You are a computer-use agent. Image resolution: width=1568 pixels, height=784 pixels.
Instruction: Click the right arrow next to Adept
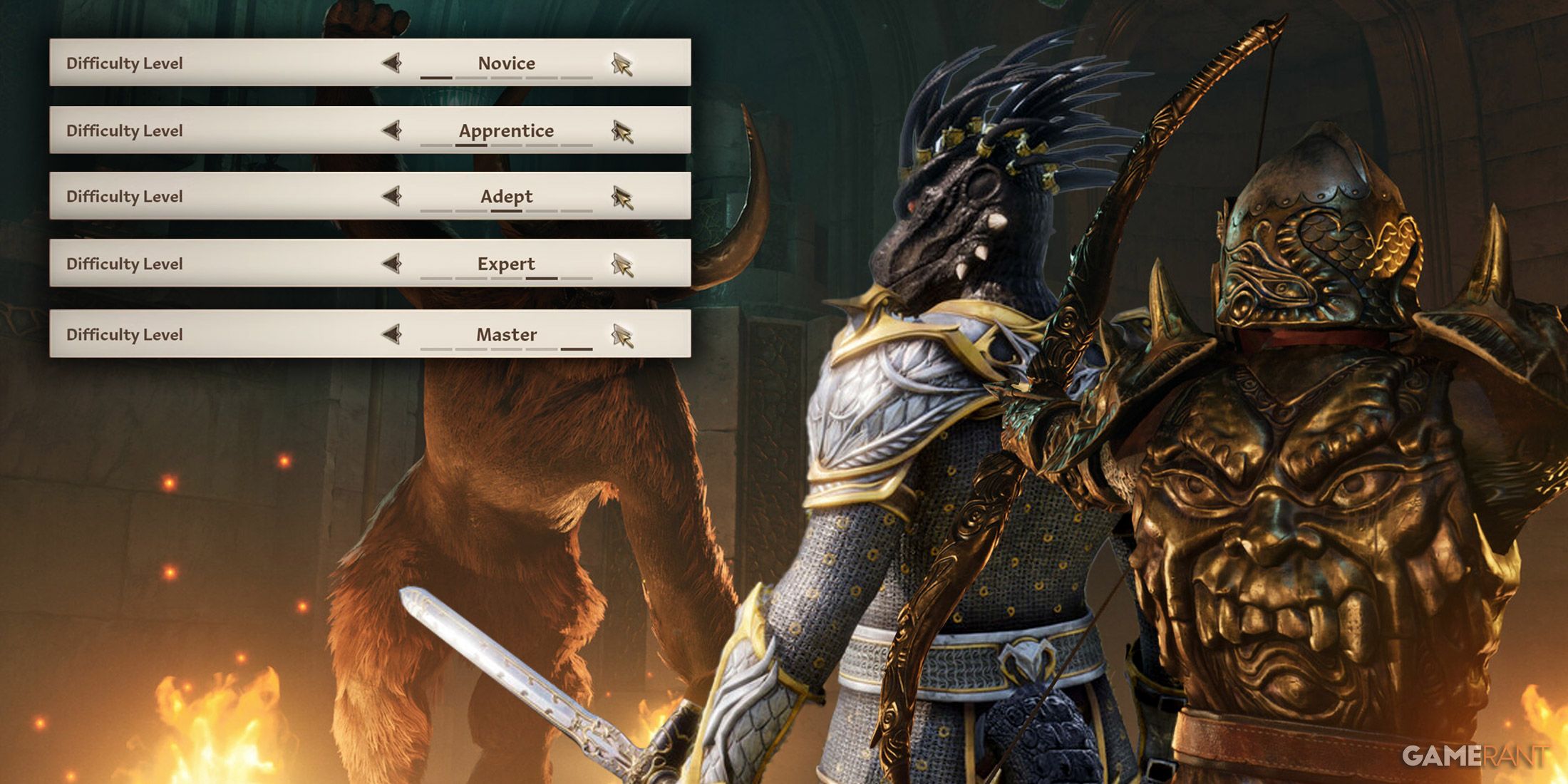621,197
